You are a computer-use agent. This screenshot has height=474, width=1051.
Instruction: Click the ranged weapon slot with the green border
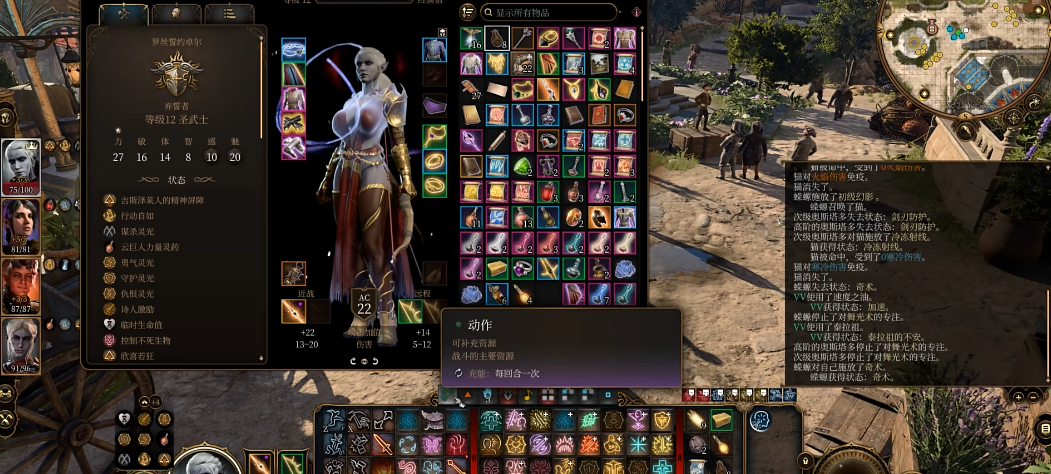coord(411,312)
